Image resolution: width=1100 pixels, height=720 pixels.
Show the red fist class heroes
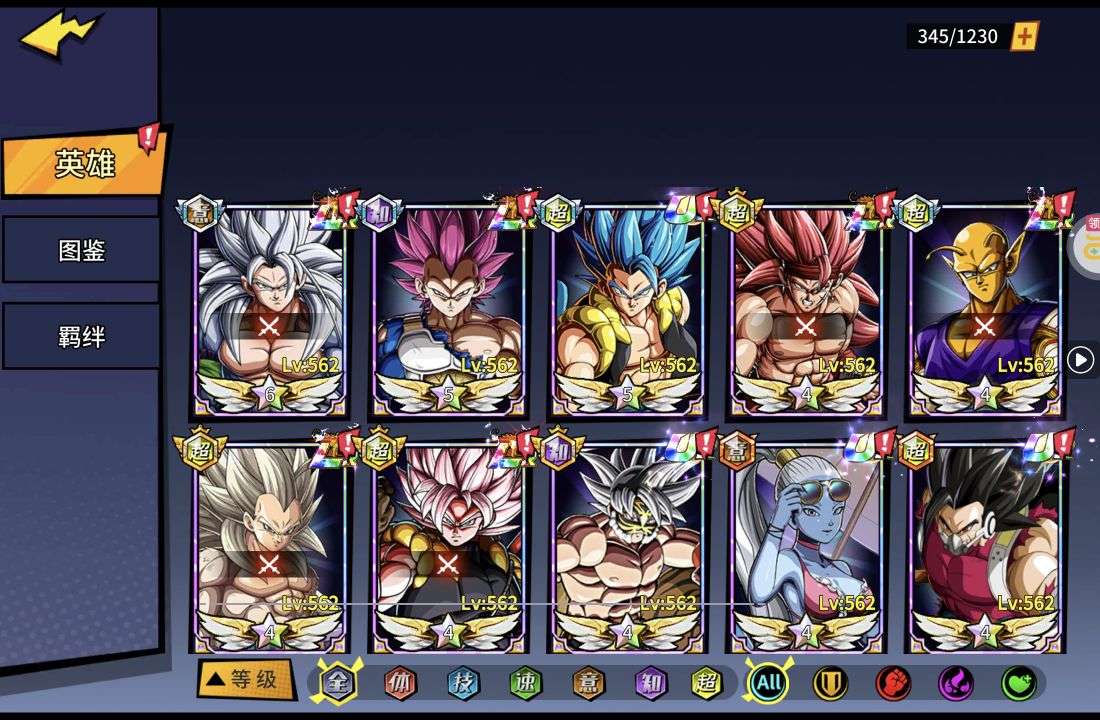pyautogui.click(x=893, y=683)
